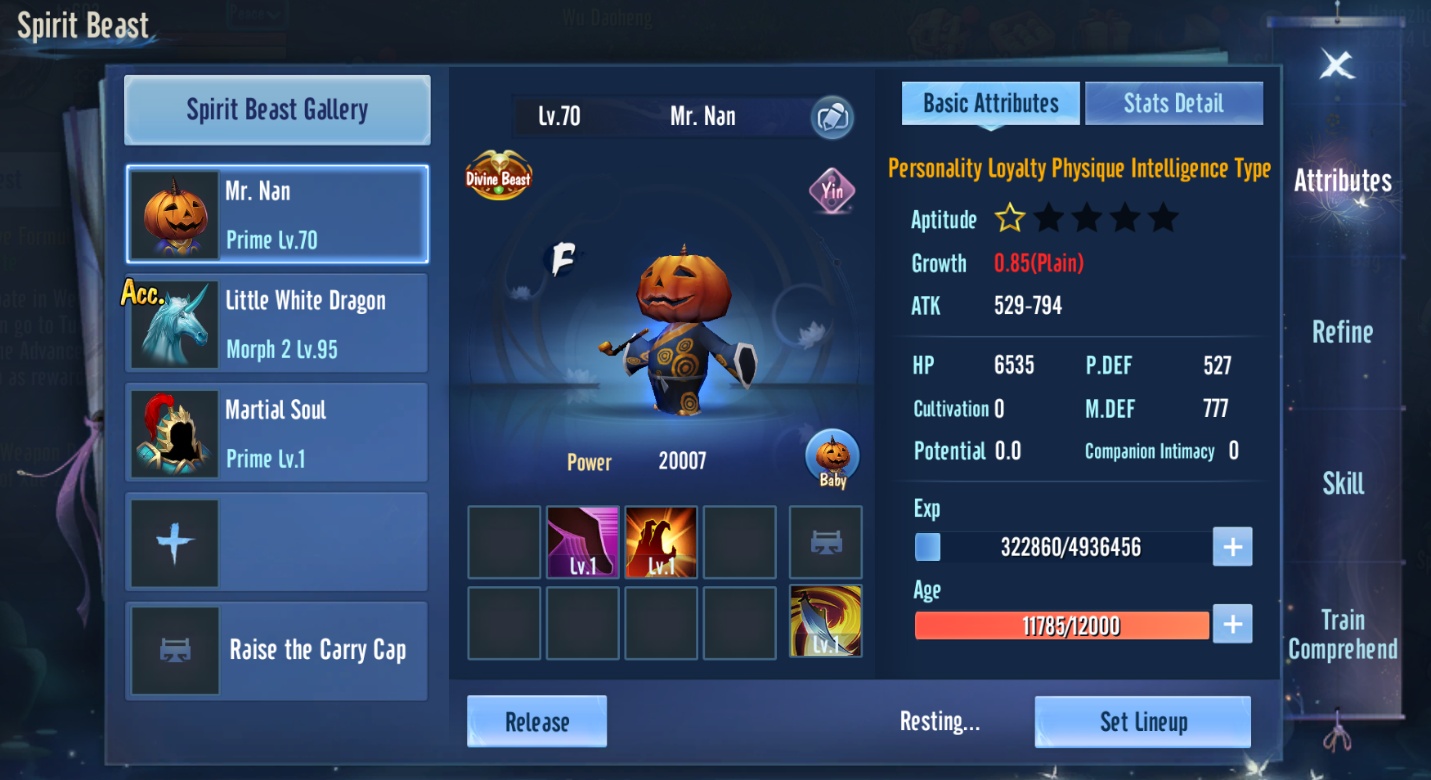Open the Refine side tab
Viewport: 1431px width, 780px height.
coord(1342,332)
